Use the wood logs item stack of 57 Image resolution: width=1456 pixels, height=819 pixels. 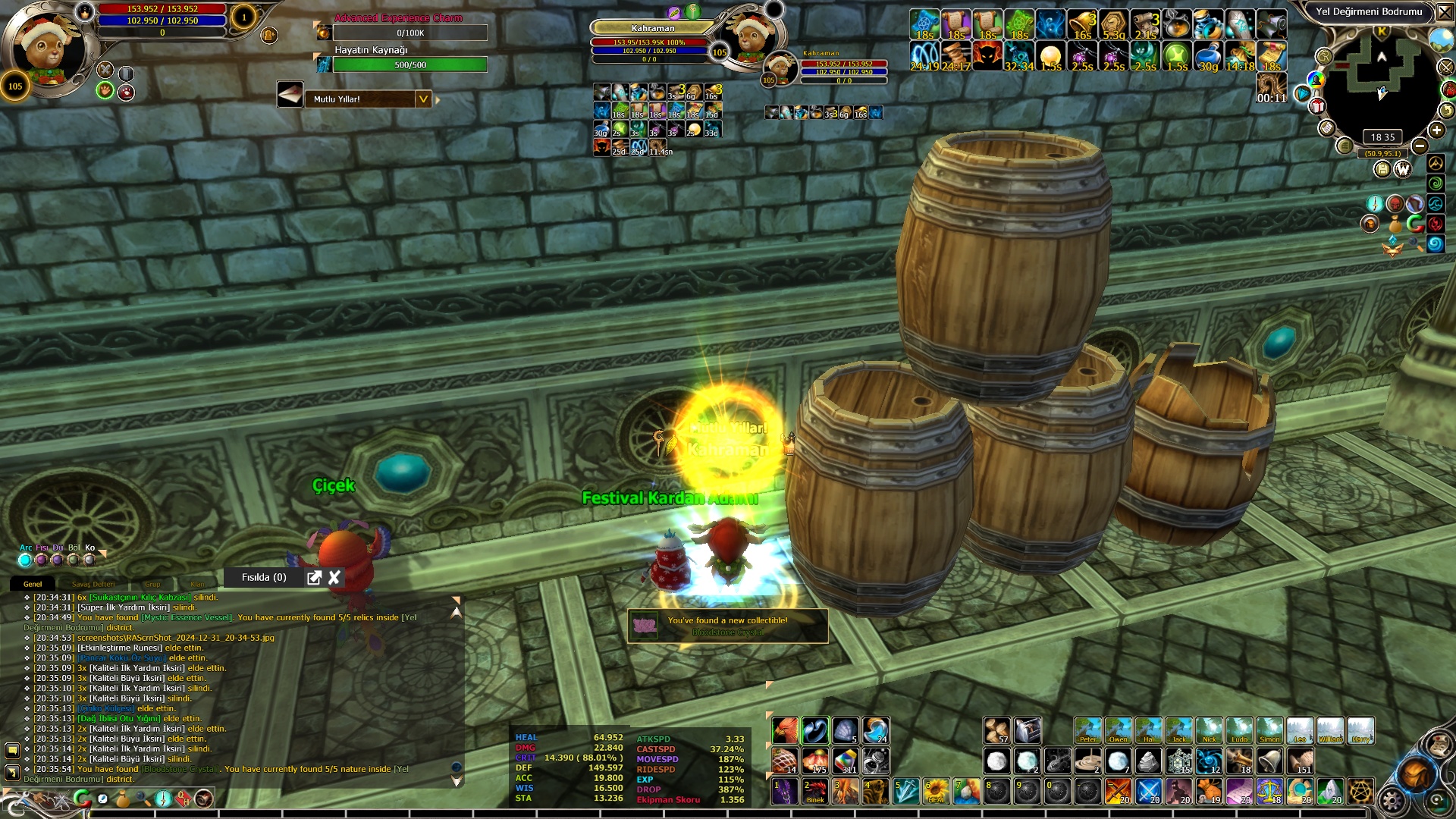pyautogui.click(x=997, y=731)
